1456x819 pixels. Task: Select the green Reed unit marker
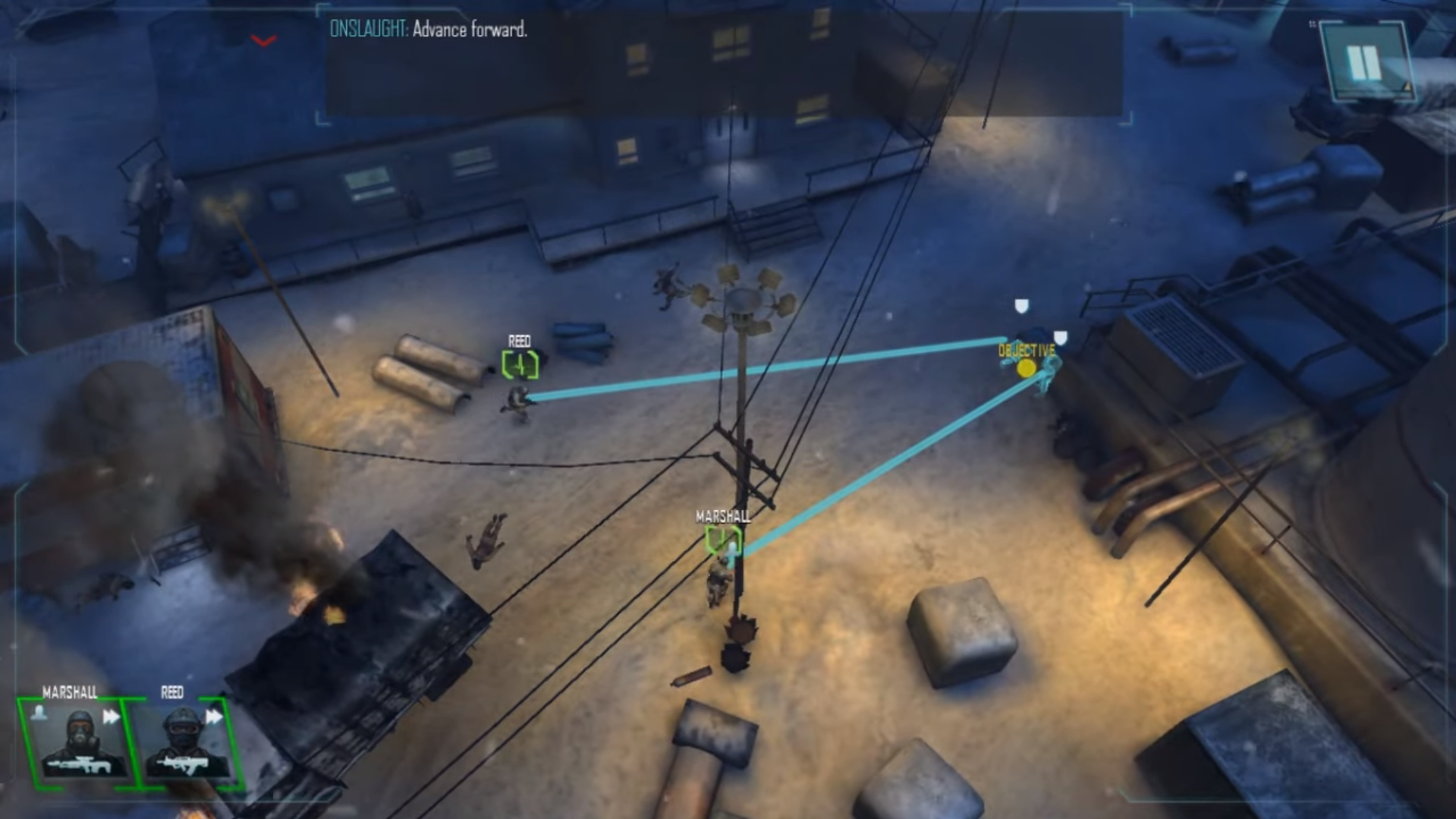[520, 365]
